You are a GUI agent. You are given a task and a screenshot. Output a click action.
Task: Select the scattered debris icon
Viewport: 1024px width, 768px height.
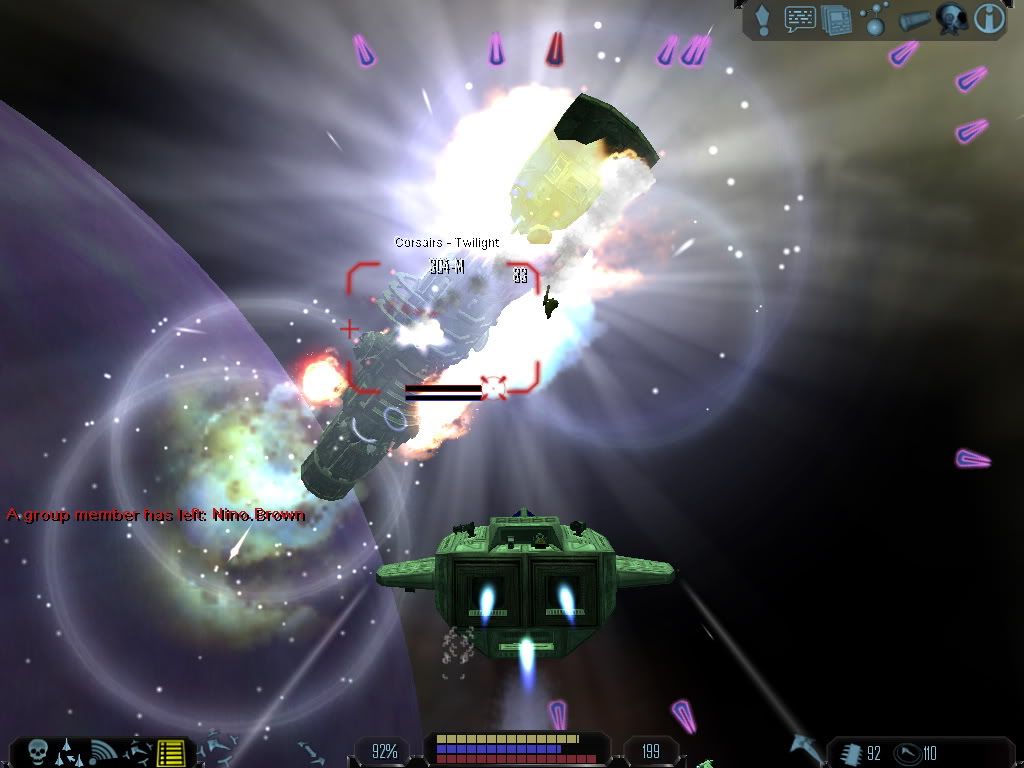point(138,751)
